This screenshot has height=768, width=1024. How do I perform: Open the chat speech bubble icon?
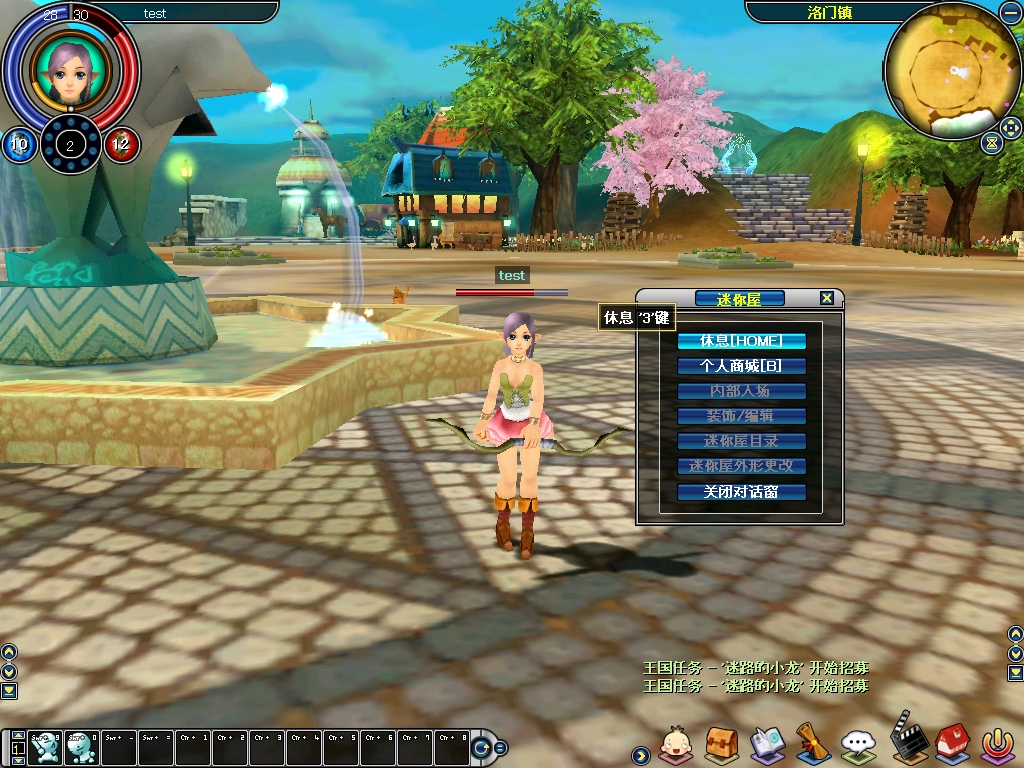click(x=858, y=745)
